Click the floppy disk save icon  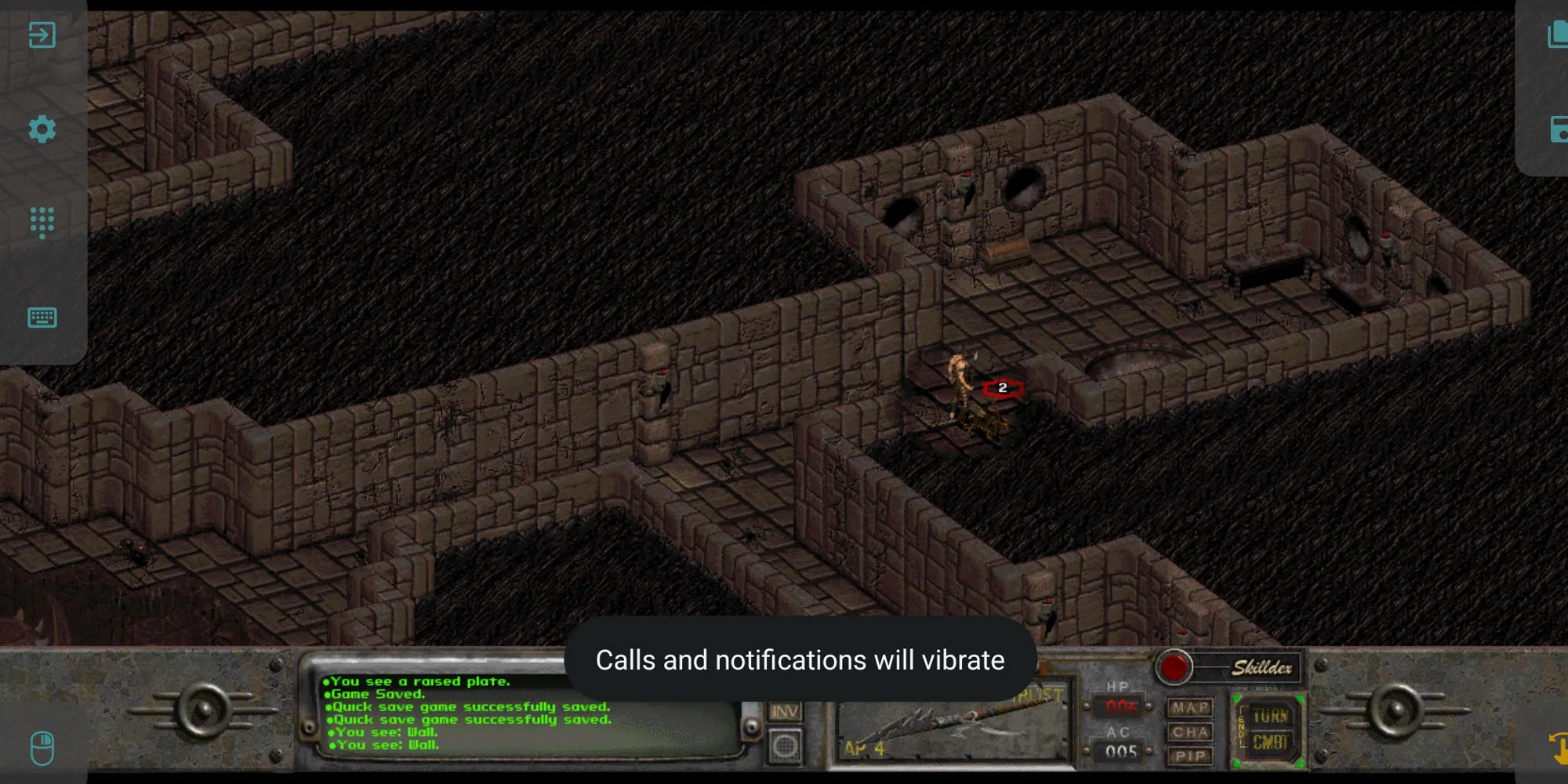point(1557,129)
